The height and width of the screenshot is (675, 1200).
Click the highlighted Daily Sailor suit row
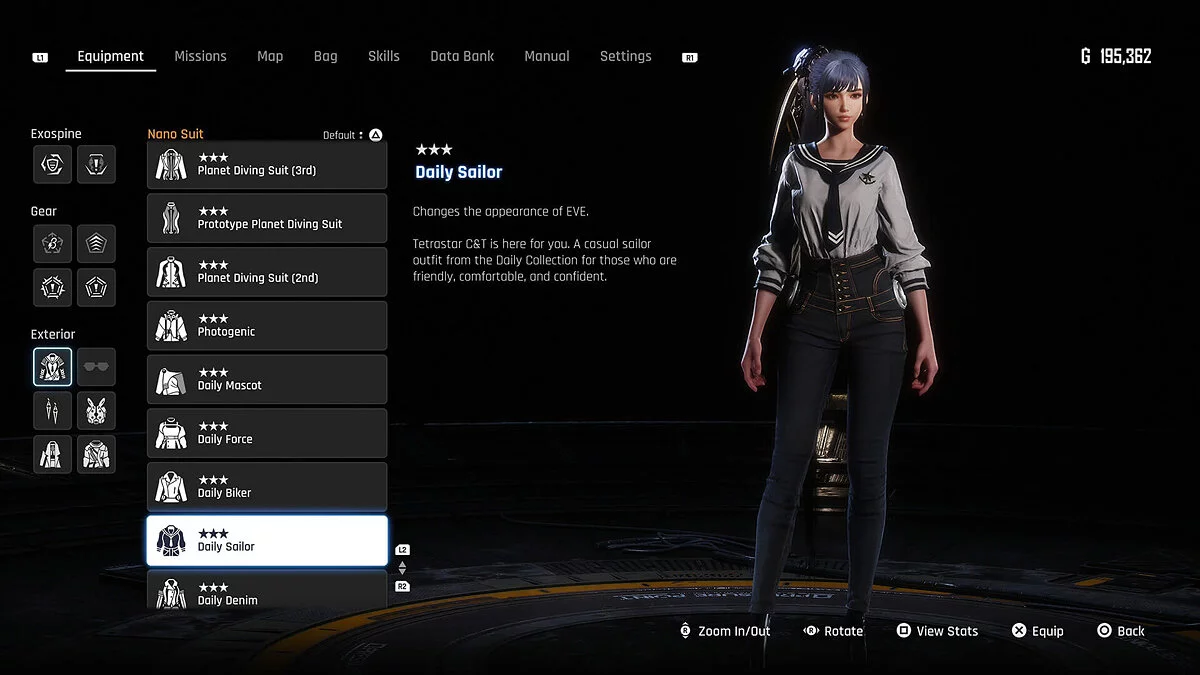coord(267,541)
